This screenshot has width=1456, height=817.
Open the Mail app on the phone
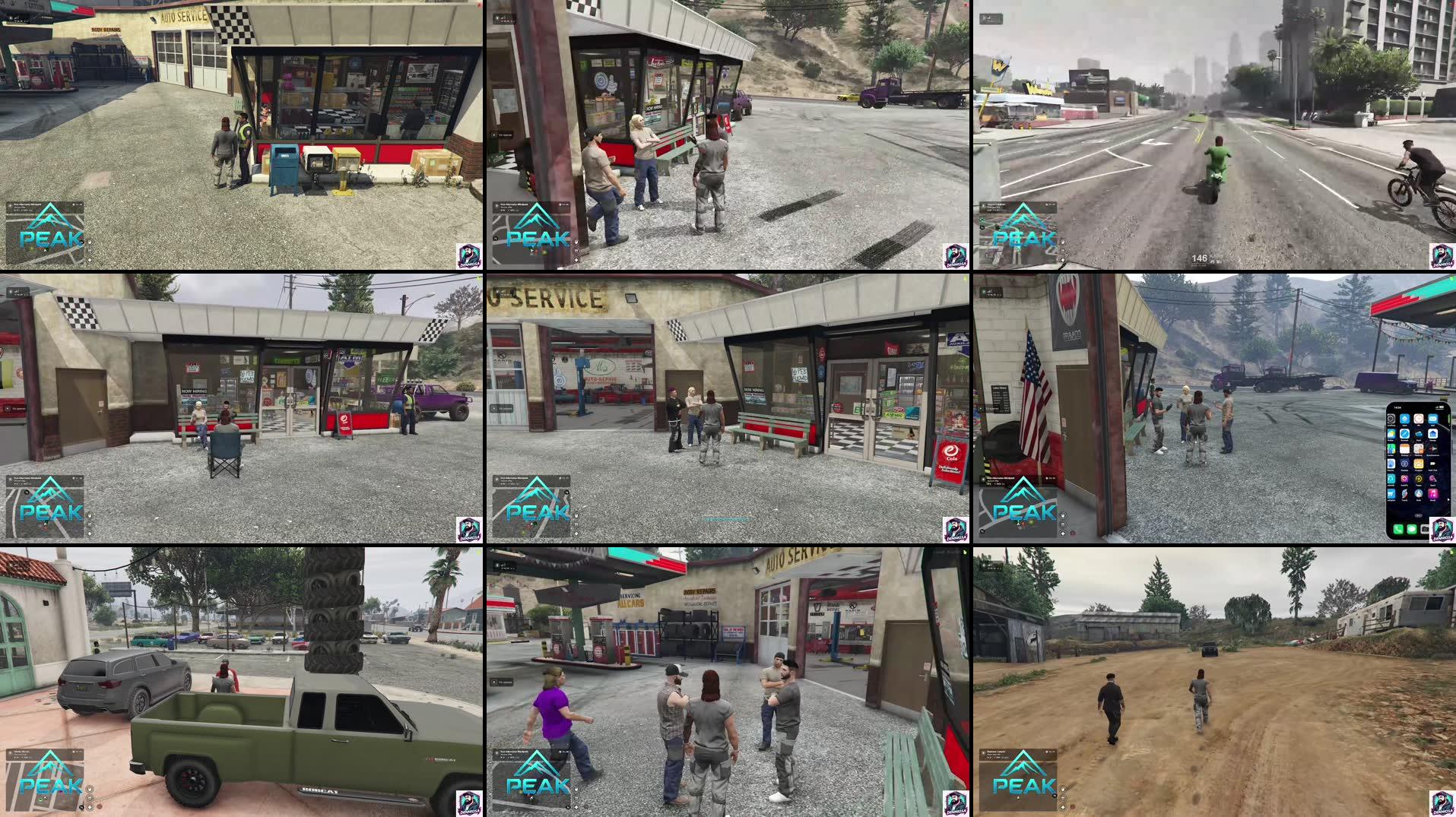pos(1432,419)
